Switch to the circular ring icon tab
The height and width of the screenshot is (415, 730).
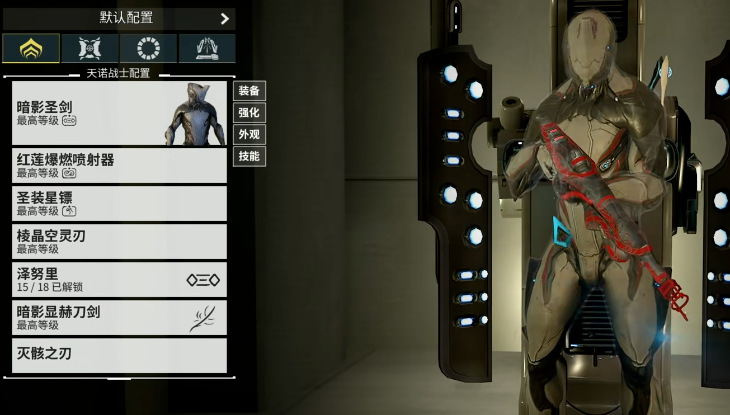148,48
